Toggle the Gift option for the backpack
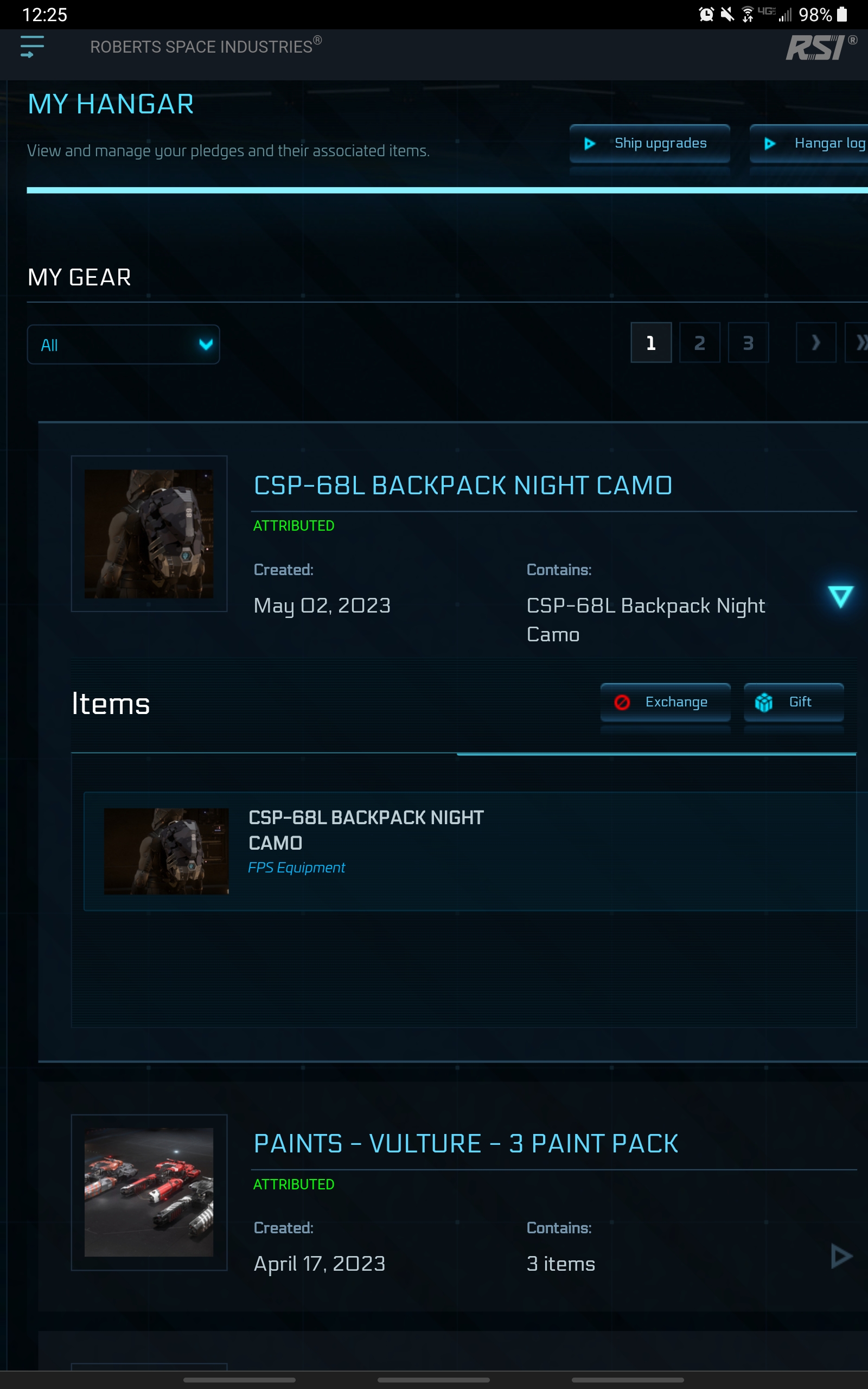 [794, 702]
